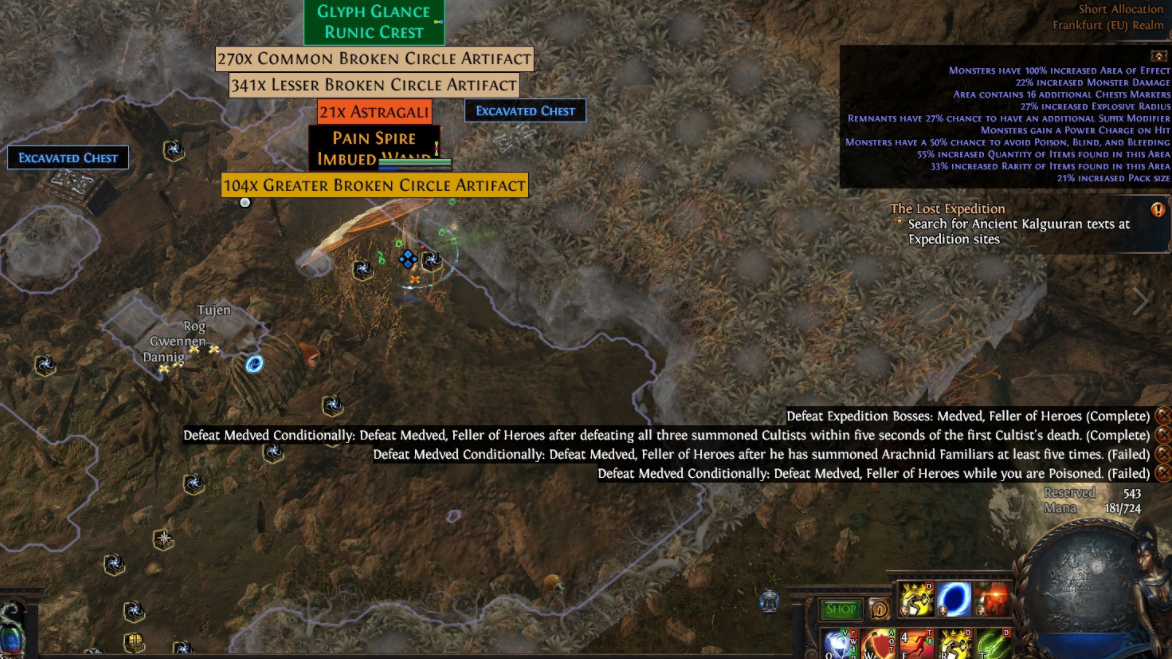Select The Lost Expedition quest tracker
1172x659 pixels.
click(948, 209)
